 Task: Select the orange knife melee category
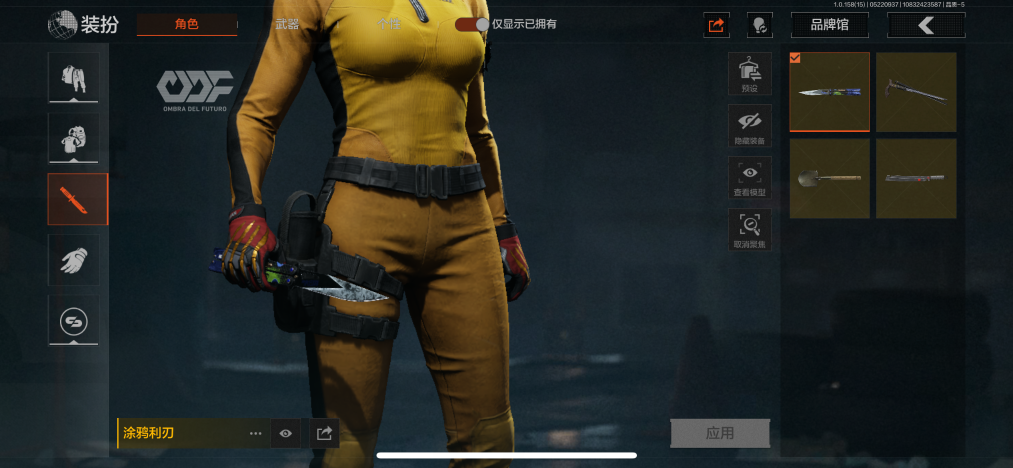[77, 199]
